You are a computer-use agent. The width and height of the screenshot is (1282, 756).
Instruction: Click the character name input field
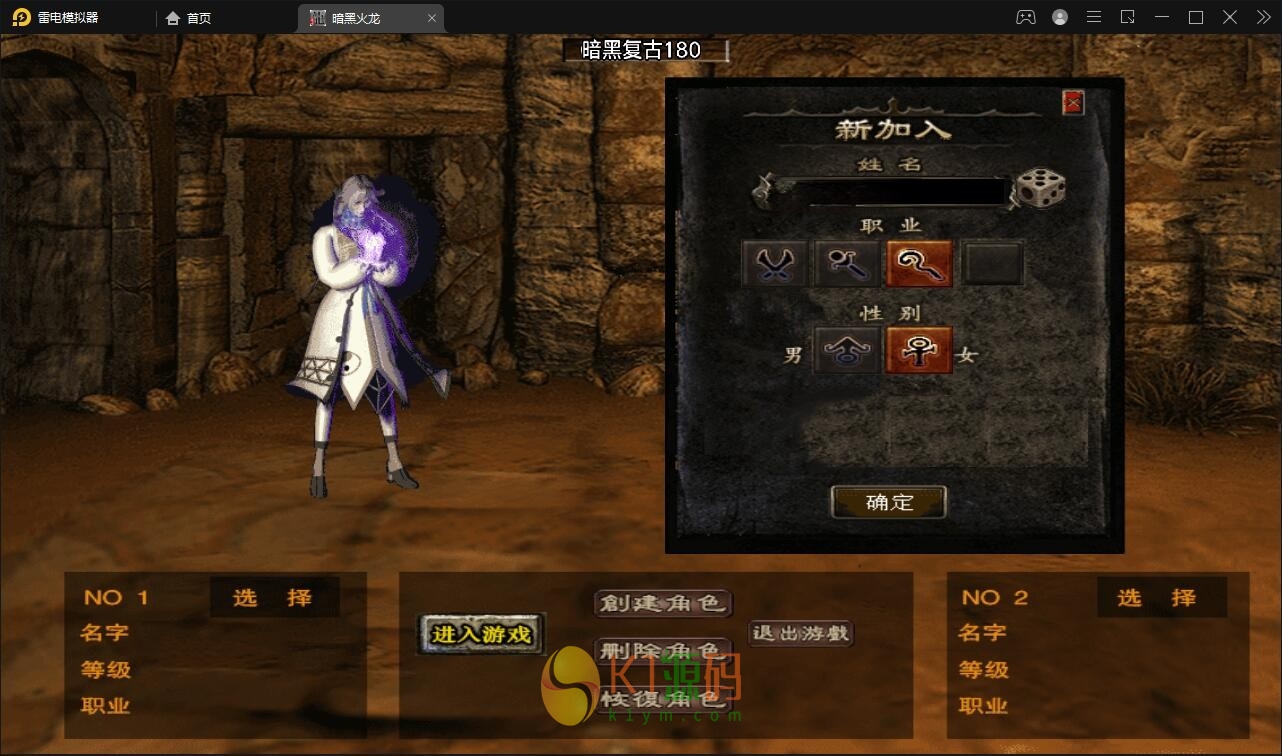895,188
